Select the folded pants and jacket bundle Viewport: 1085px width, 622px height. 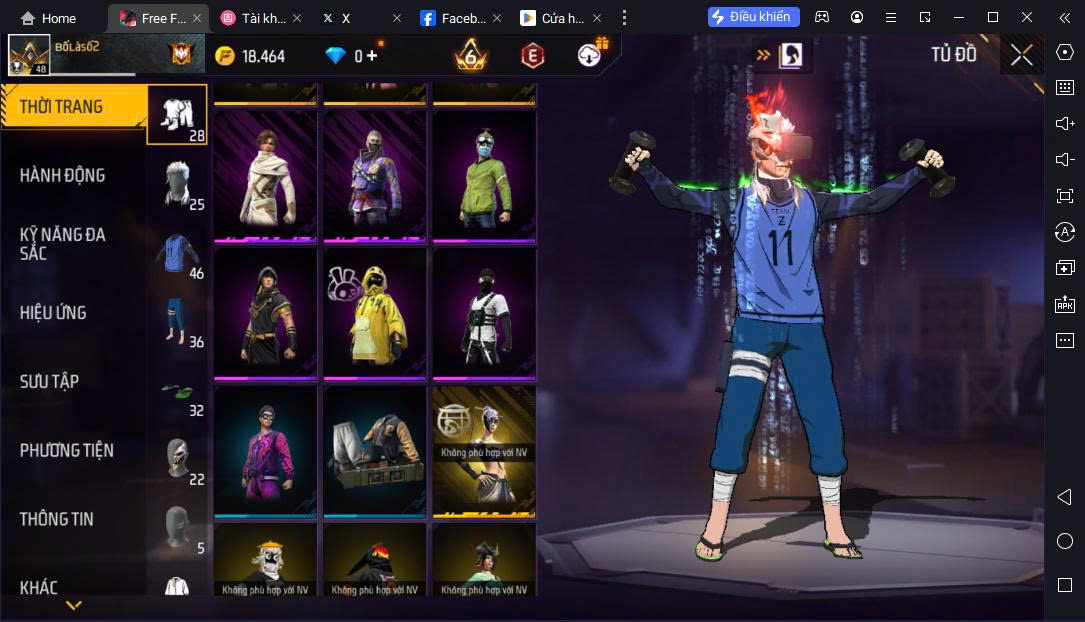click(x=375, y=451)
